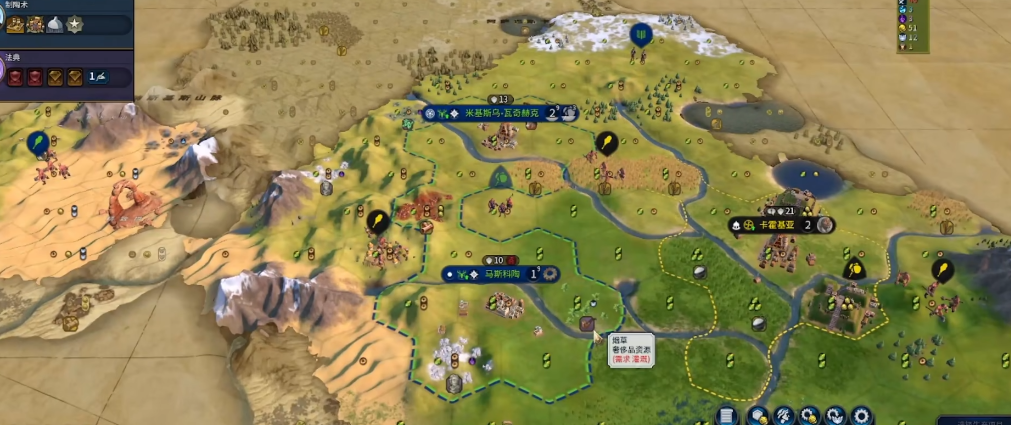
Task: Click the striped list icon in bottom toolbar
Action: (728, 414)
